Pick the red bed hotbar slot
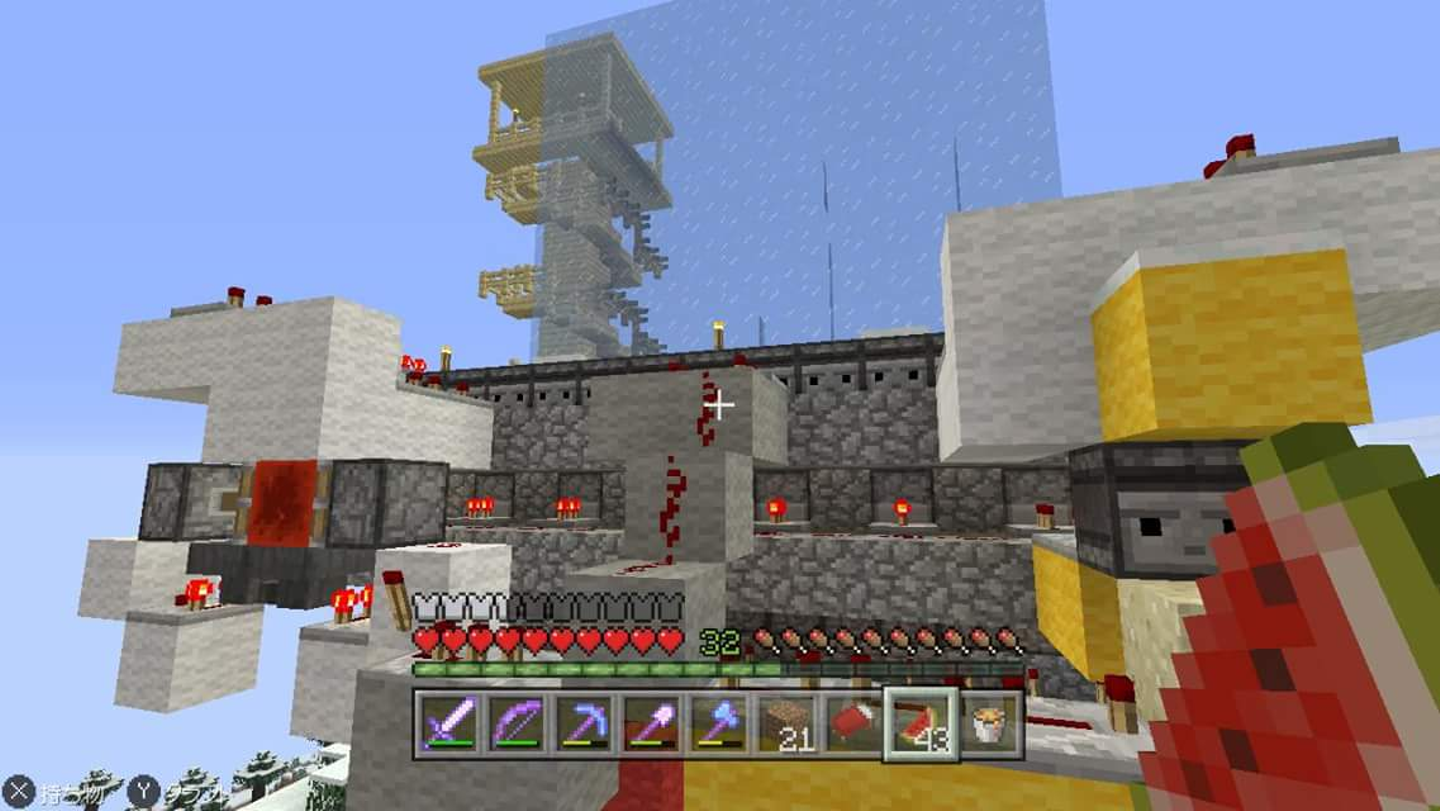This screenshot has width=1440, height=811. (853, 722)
